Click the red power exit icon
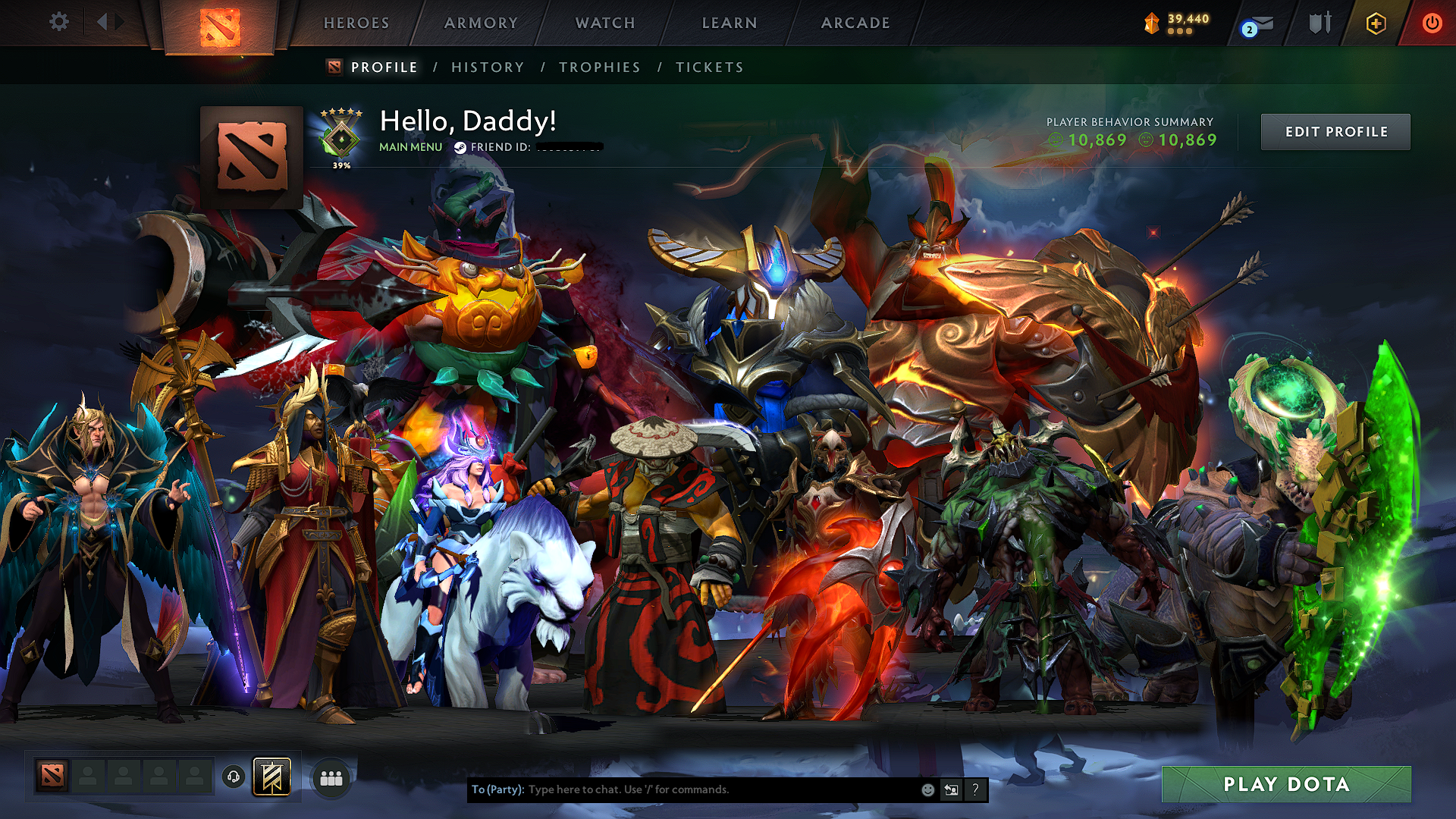This screenshot has width=1456, height=819. [x=1432, y=23]
